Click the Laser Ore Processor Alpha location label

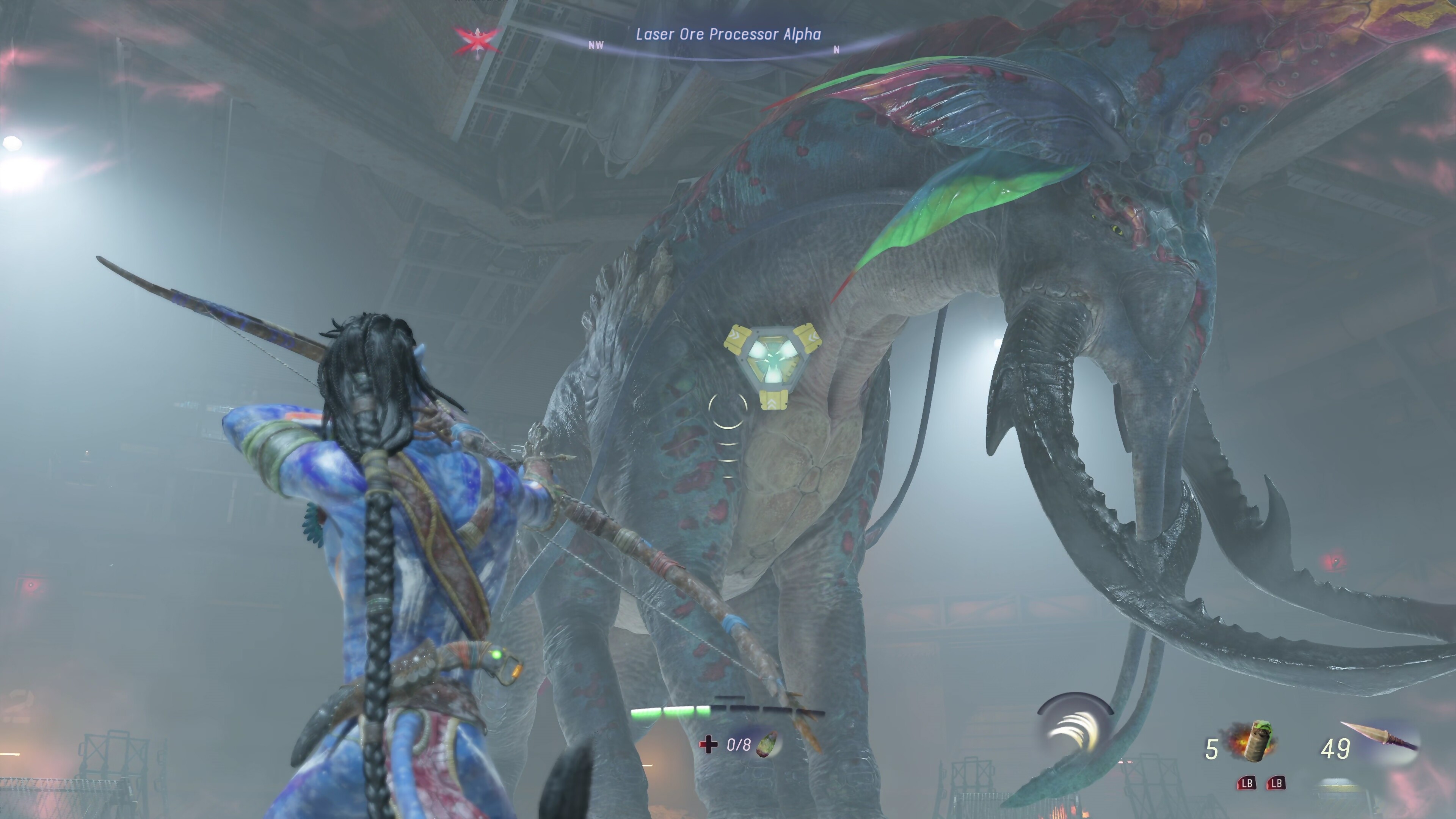pos(728,35)
